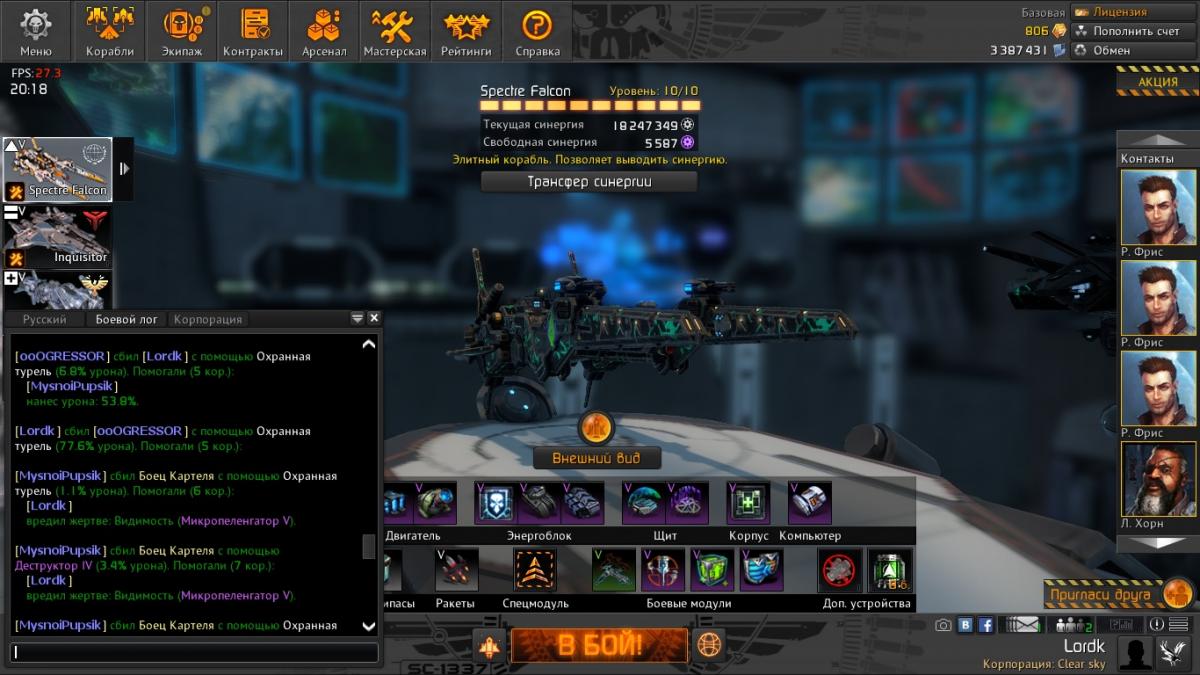Open the АКЦИЯ promotion banner
This screenshot has height=675, width=1200.
pyautogui.click(x=1157, y=82)
